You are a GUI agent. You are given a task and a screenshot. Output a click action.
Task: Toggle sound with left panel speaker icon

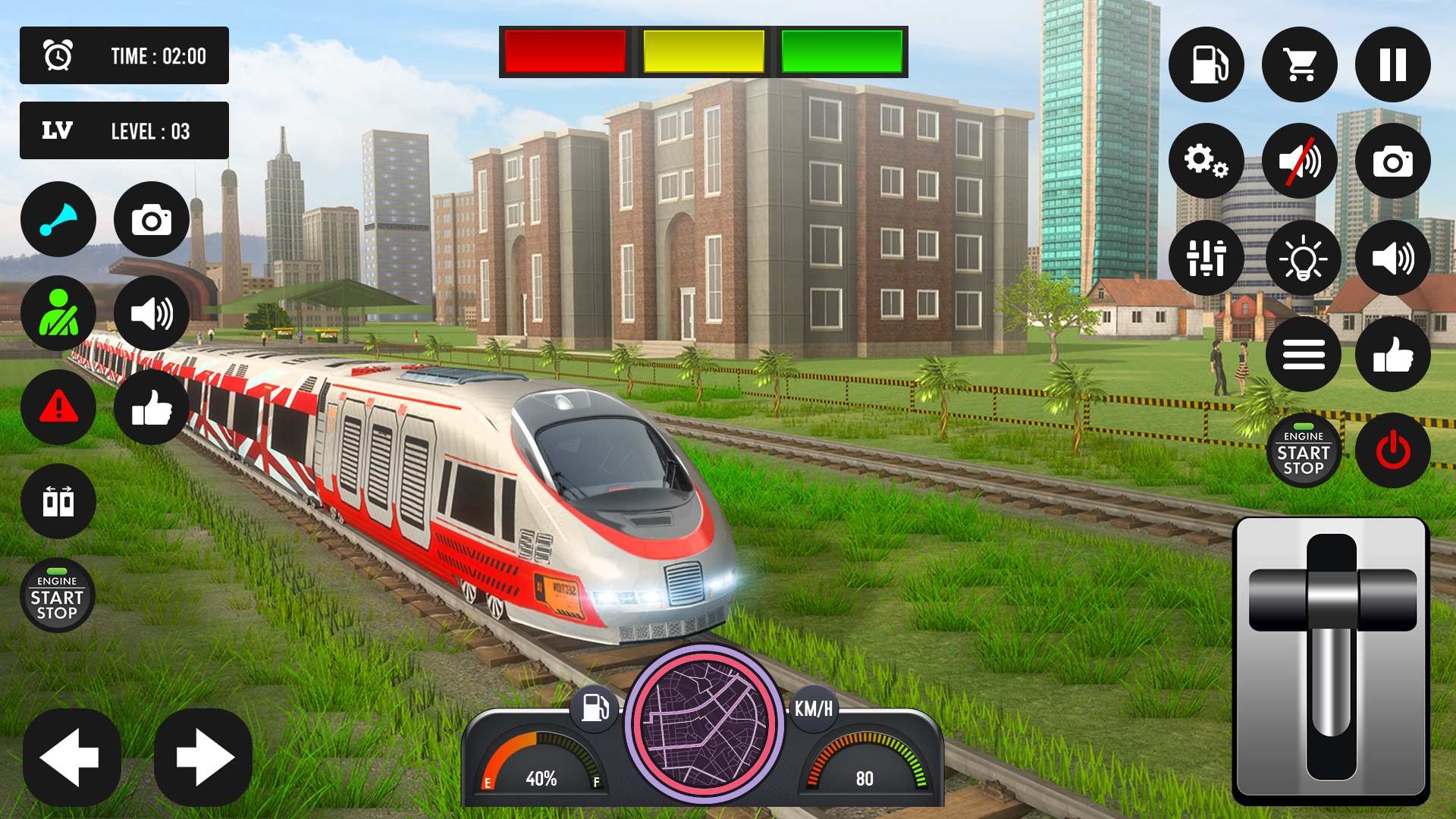click(151, 313)
